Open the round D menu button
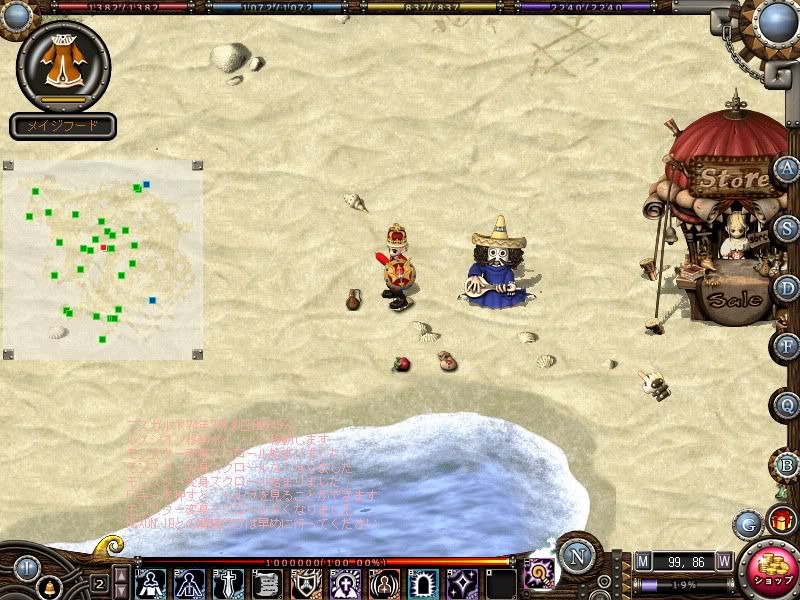This screenshot has height=600, width=800. [x=787, y=288]
